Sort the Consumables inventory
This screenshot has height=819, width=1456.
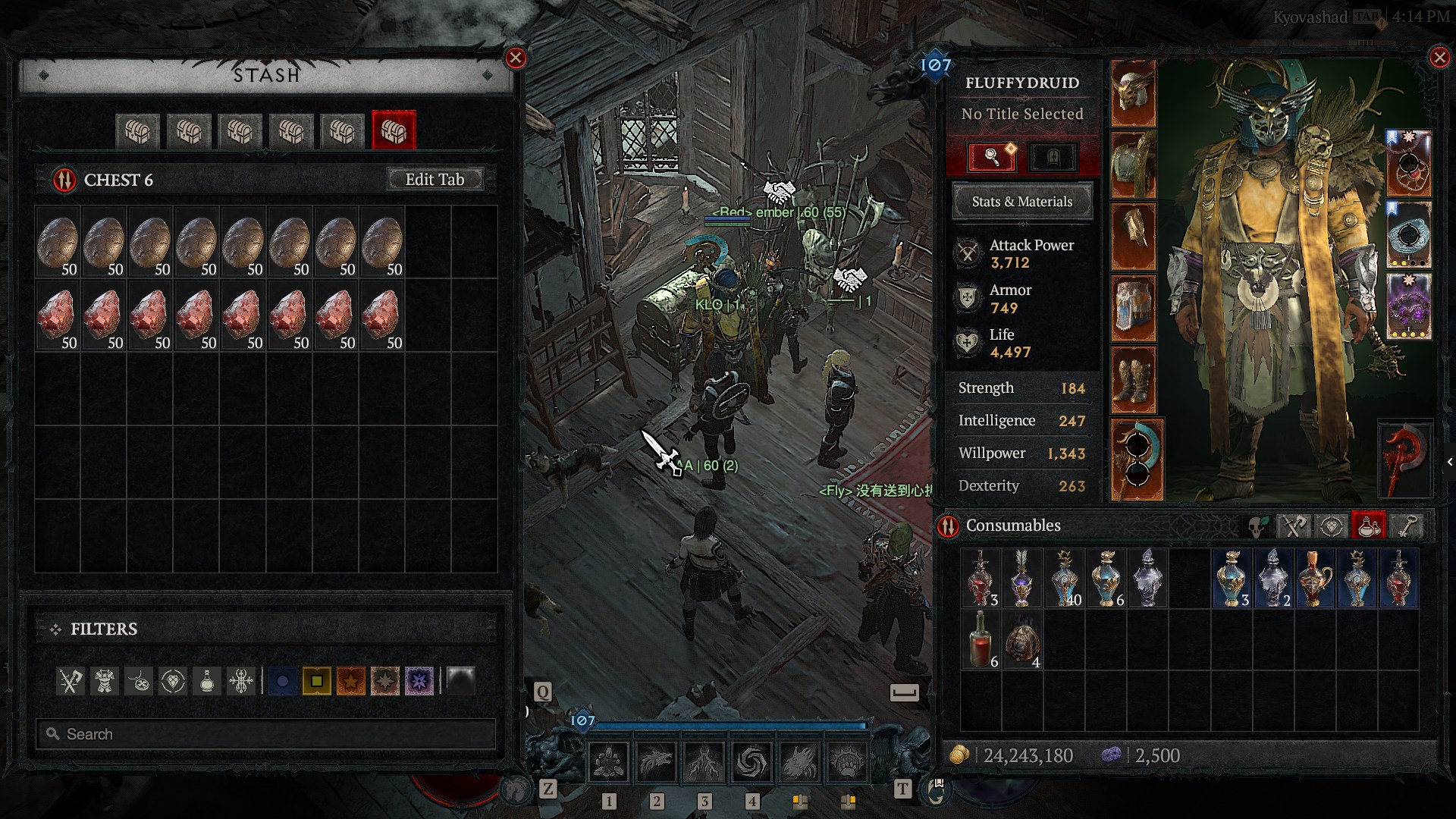[949, 526]
